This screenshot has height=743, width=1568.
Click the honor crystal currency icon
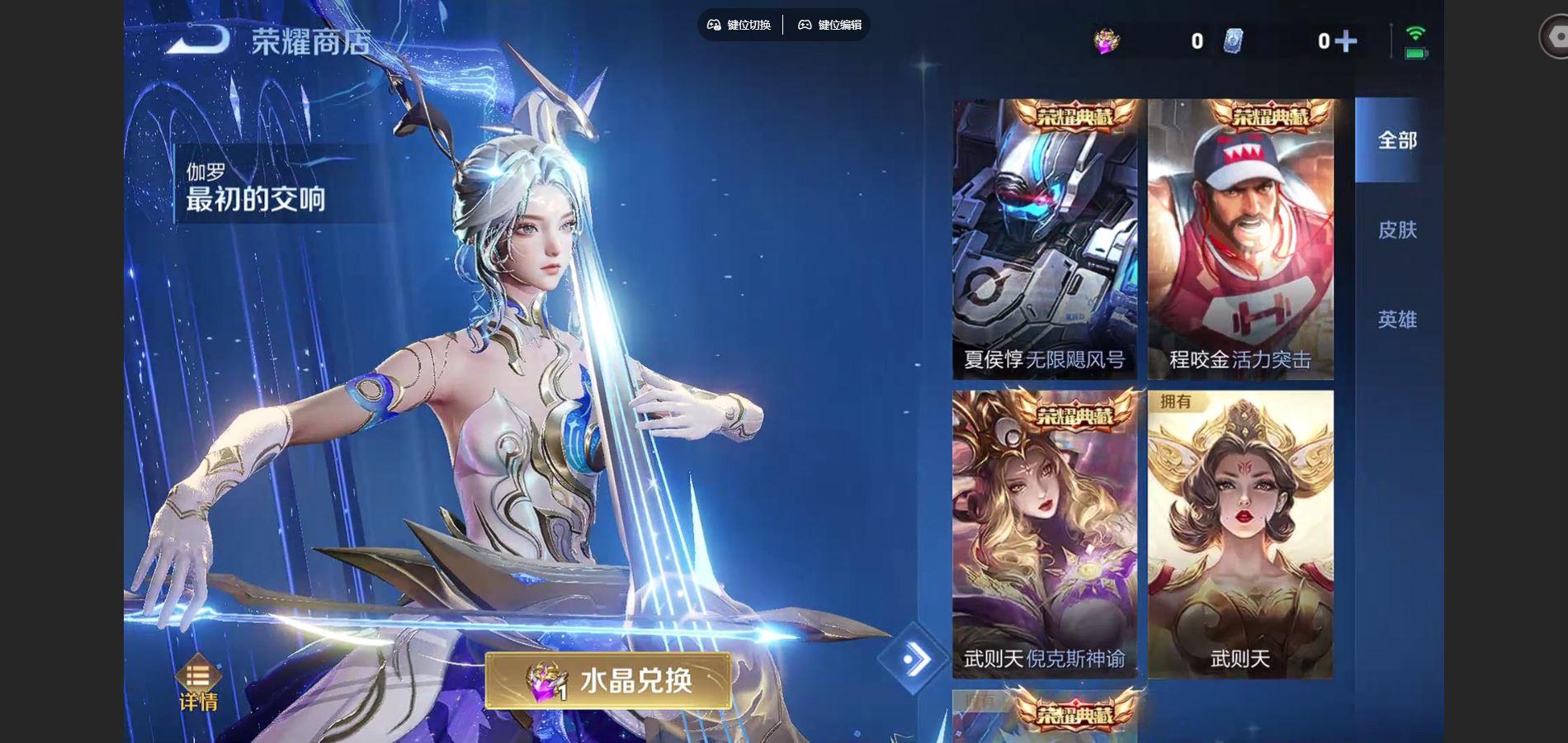point(1107,40)
